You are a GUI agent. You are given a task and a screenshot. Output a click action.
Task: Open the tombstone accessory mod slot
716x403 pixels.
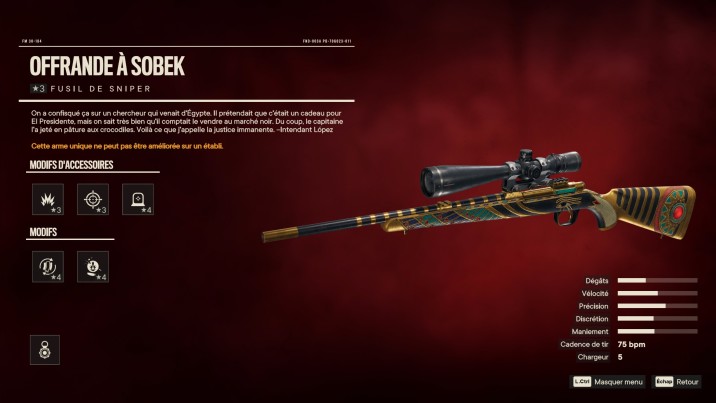(138, 199)
